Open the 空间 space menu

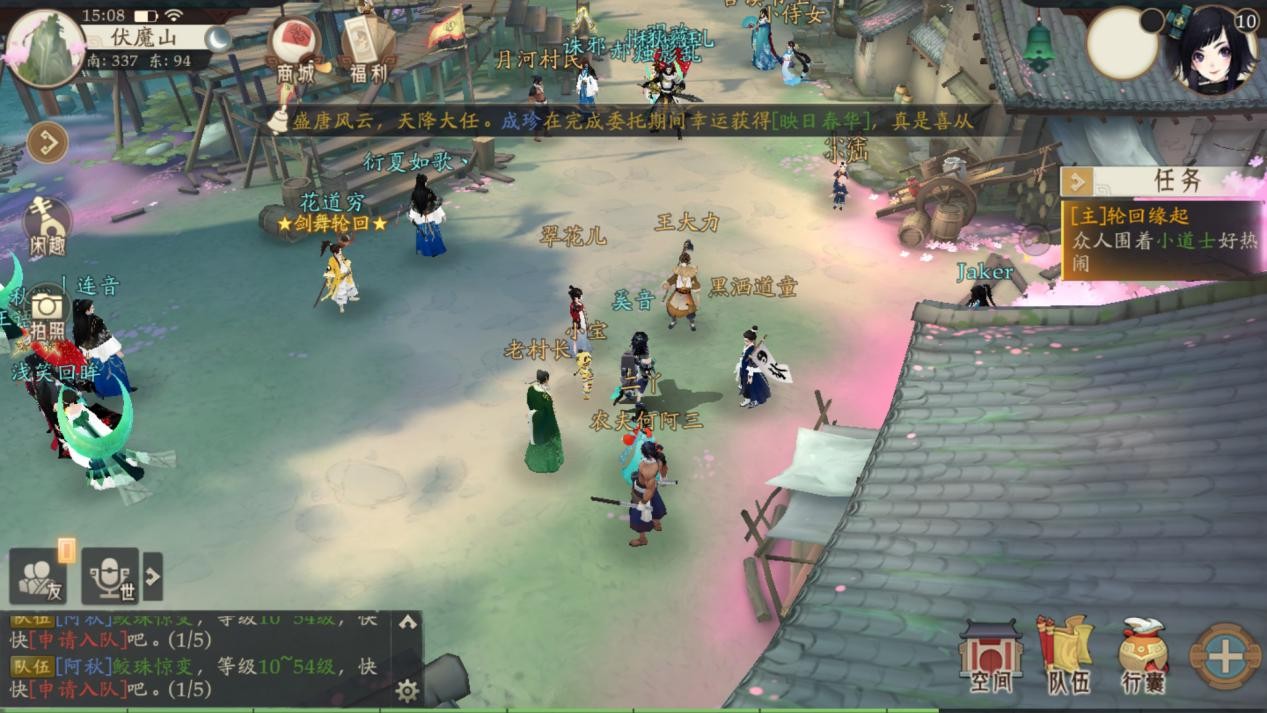tap(990, 656)
